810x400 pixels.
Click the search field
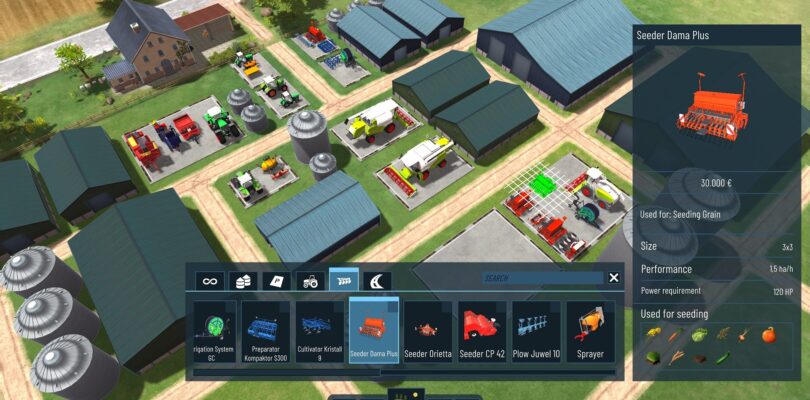(x=541, y=279)
